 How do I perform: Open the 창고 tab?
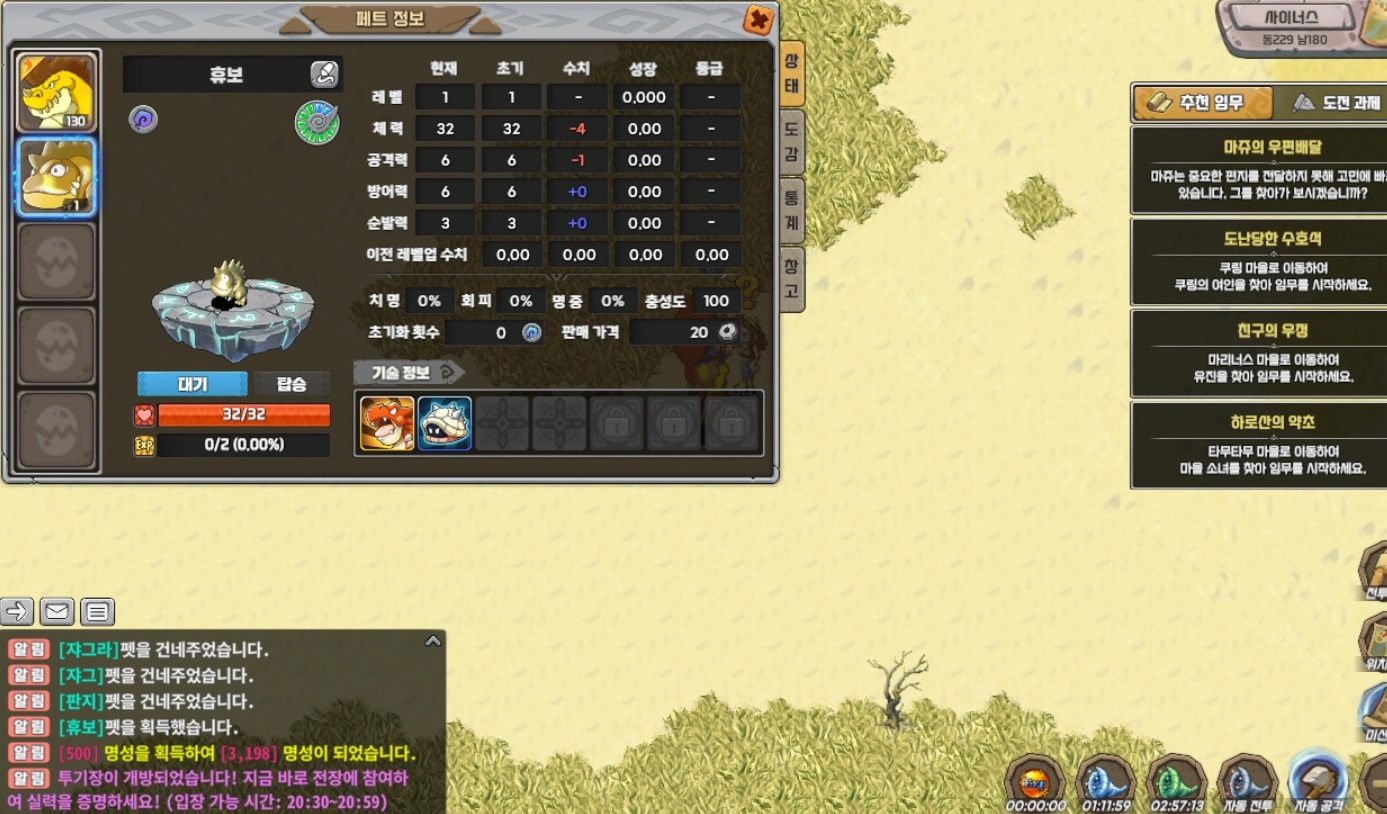tap(791, 278)
